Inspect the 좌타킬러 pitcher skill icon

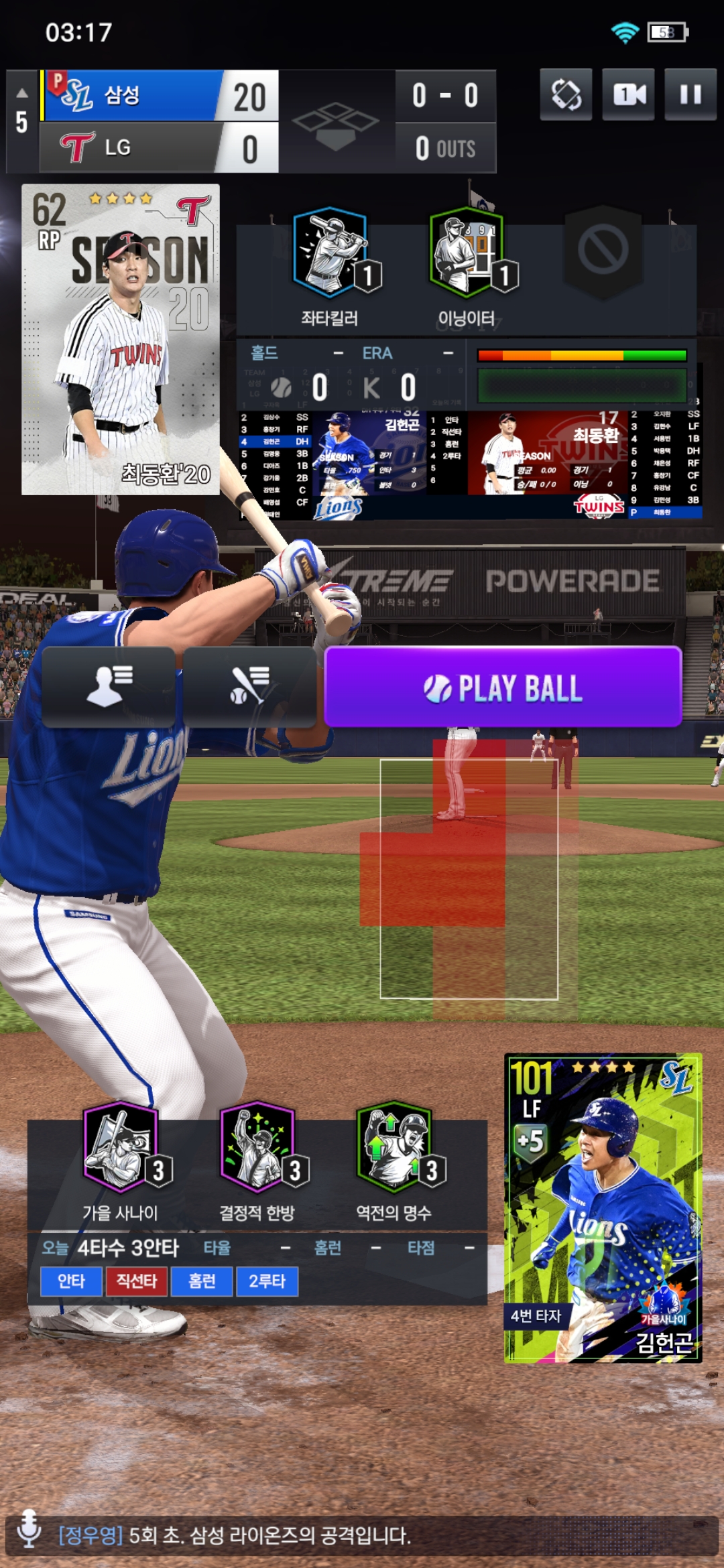click(x=330, y=253)
